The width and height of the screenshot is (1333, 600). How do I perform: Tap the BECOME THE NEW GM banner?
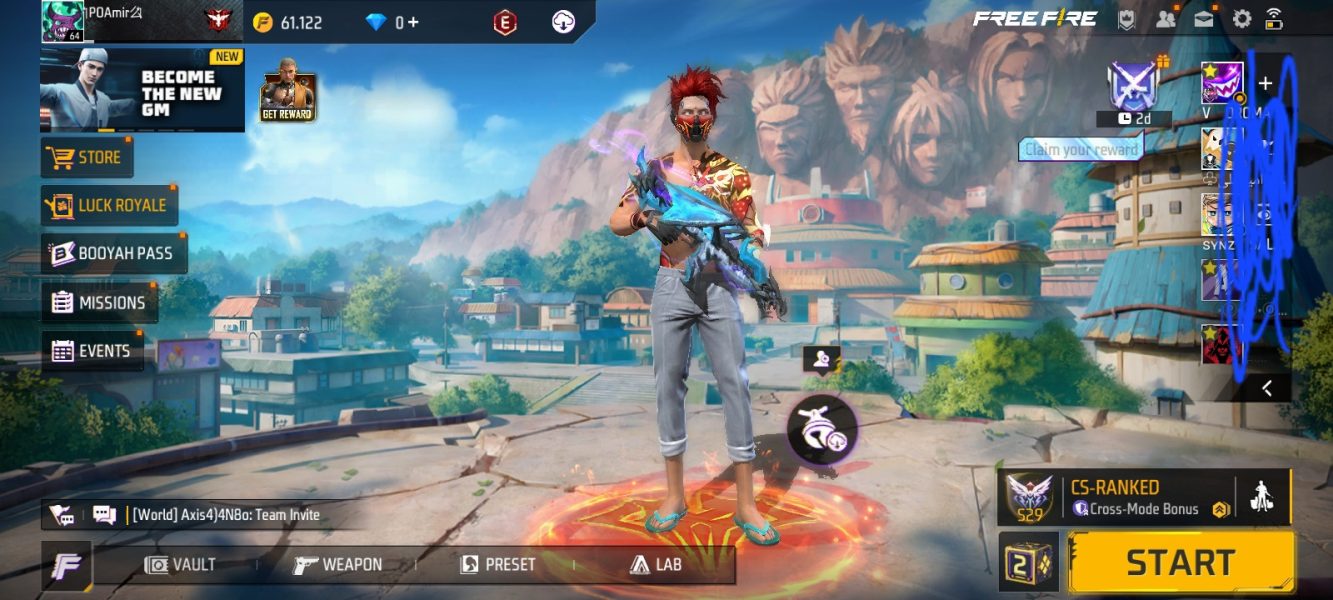point(142,90)
